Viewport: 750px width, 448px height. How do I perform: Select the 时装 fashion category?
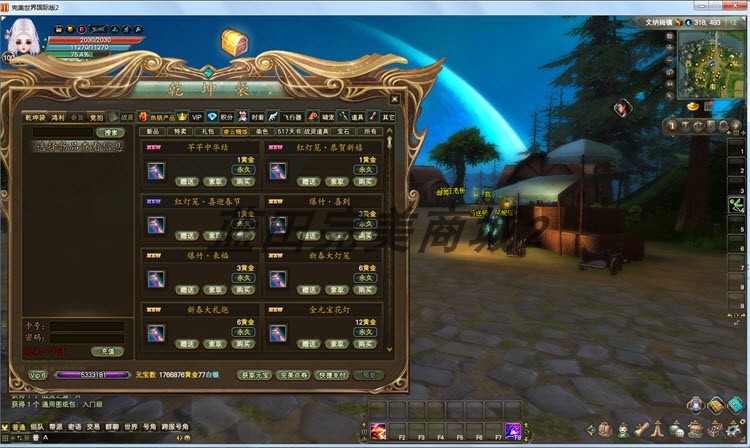click(x=258, y=117)
